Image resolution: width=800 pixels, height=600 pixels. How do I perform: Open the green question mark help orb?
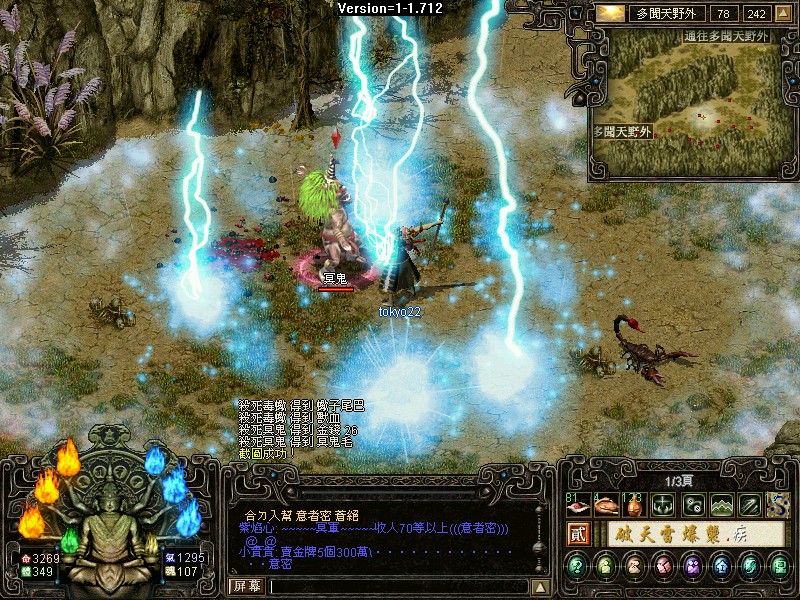click(x=577, y=567)
